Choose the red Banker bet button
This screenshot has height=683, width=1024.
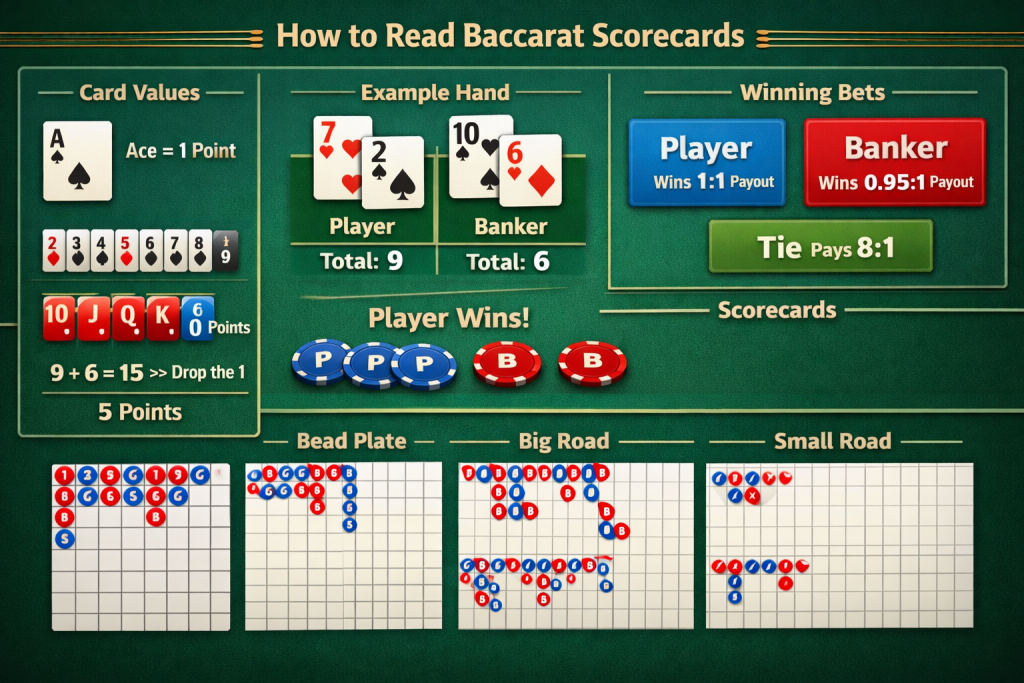point(895,162)
